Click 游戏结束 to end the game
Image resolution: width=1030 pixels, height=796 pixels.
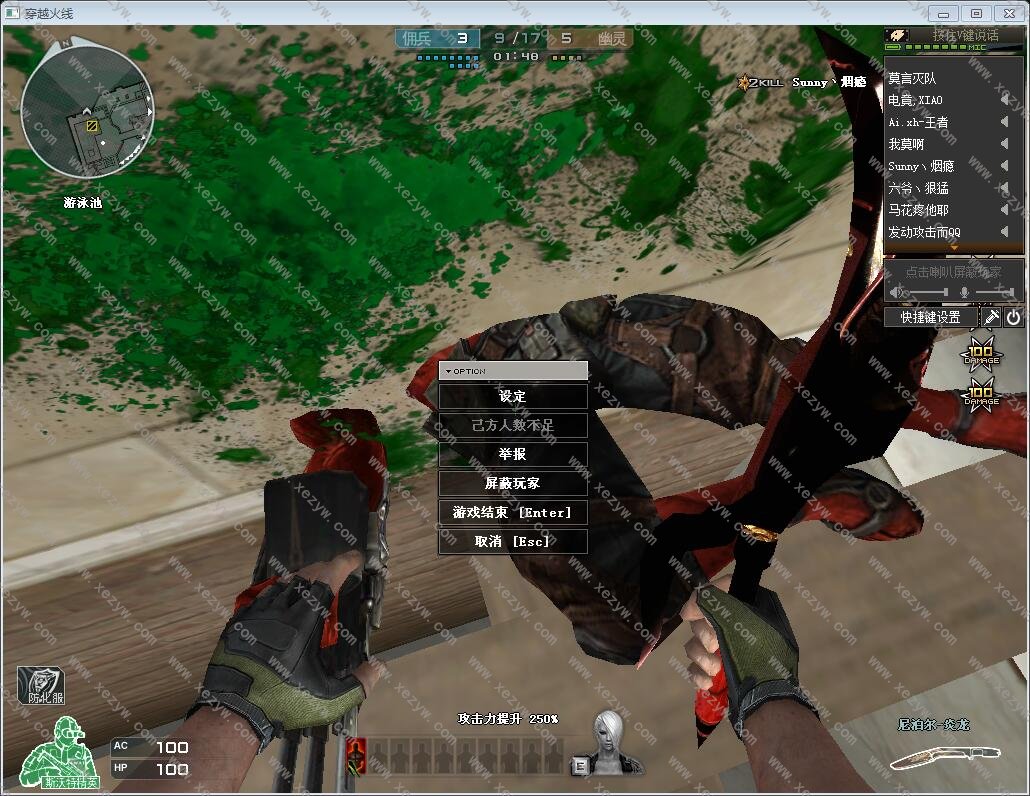point(512,512)
